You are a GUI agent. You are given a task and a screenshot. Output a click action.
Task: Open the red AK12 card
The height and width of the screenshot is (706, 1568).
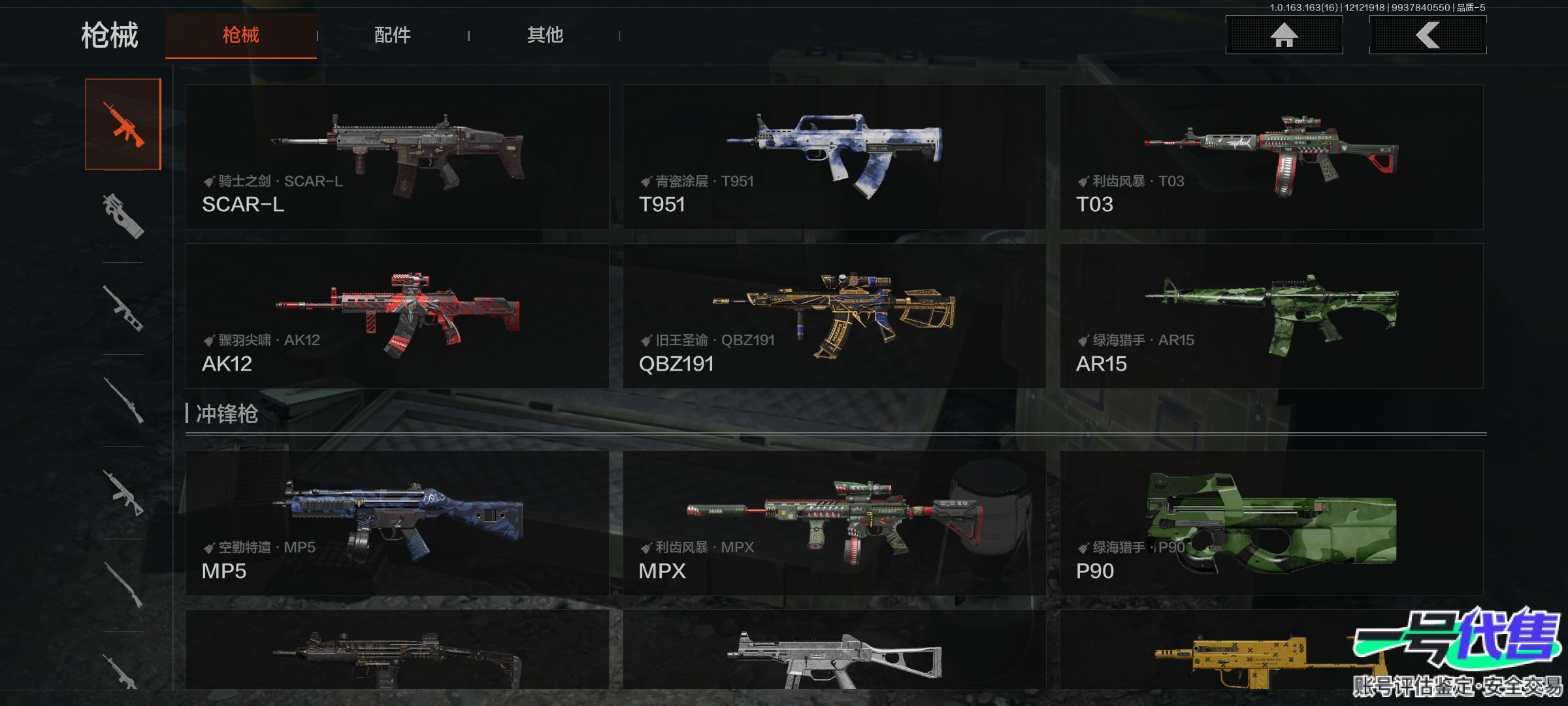point(397,316)
